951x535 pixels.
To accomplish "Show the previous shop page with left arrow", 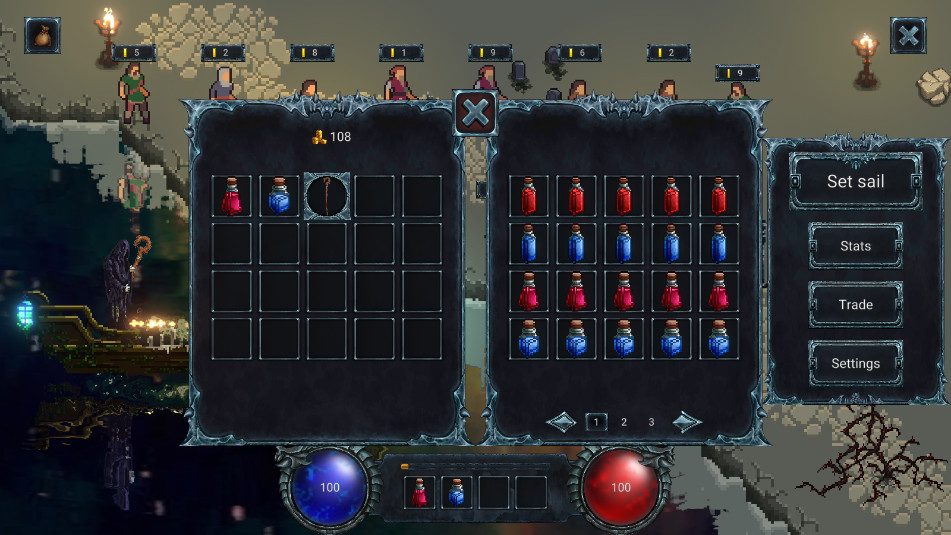I will coord(561,422).
